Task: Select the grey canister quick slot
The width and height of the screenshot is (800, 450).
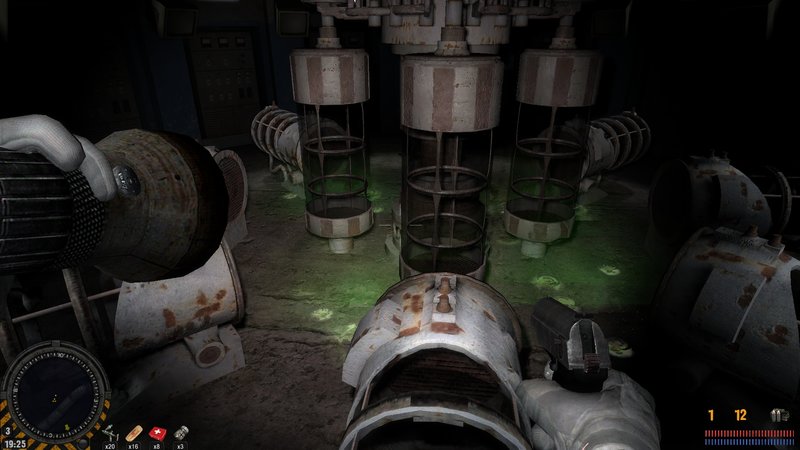Action: tap(181, 432)
